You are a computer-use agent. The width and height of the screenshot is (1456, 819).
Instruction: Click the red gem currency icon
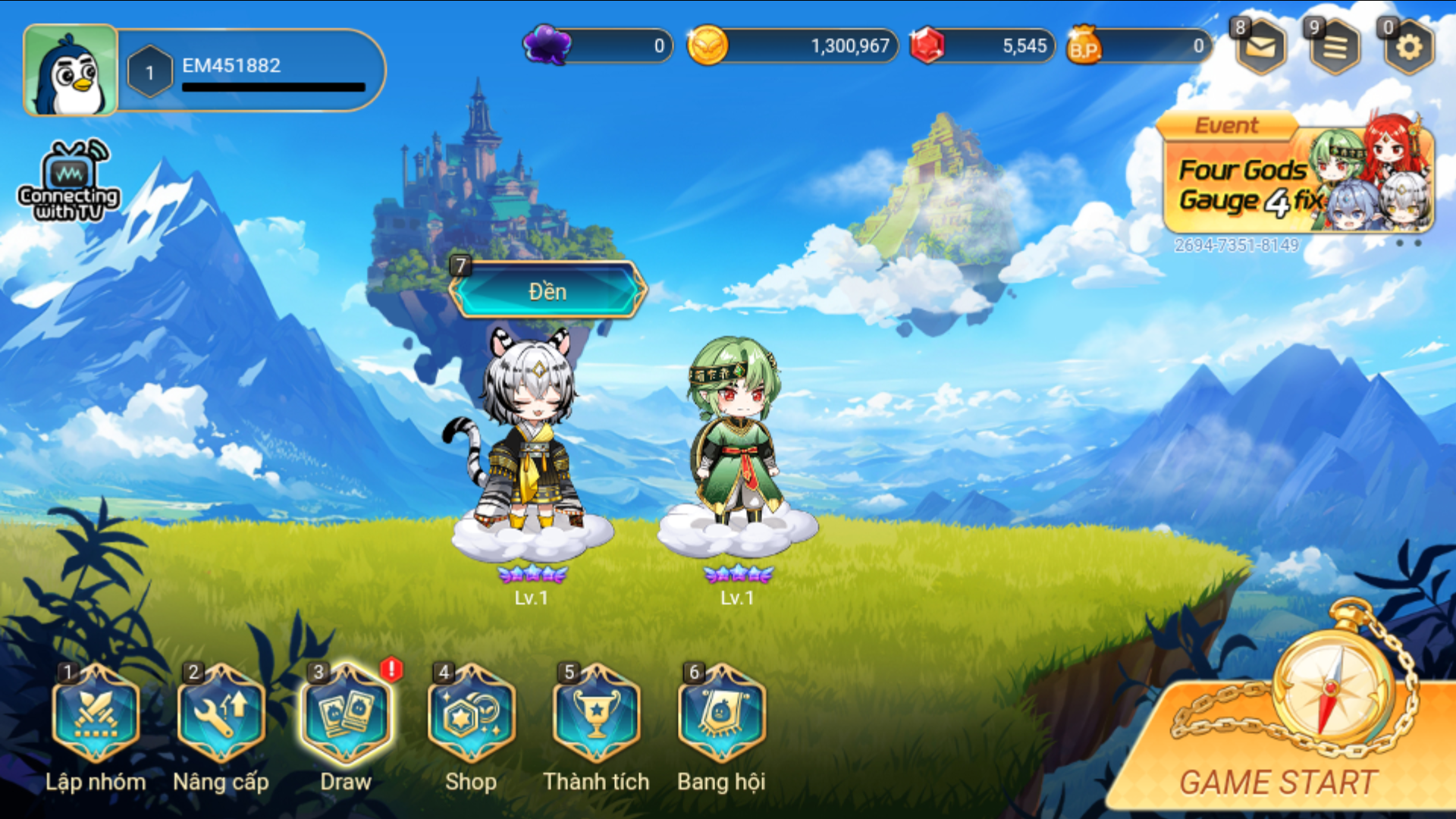point(927,45)
